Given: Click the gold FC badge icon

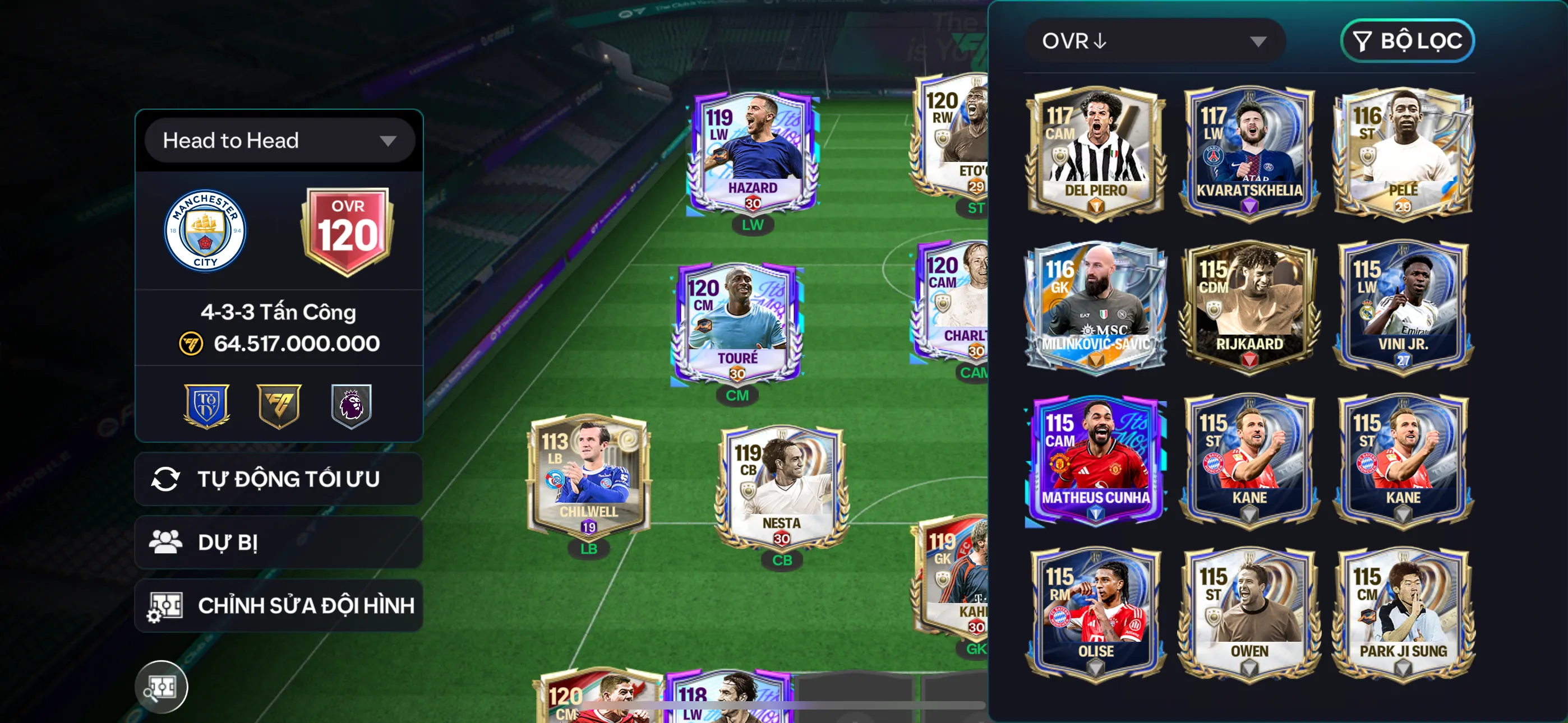Looking at the screenshot, I should coord(279,406).
